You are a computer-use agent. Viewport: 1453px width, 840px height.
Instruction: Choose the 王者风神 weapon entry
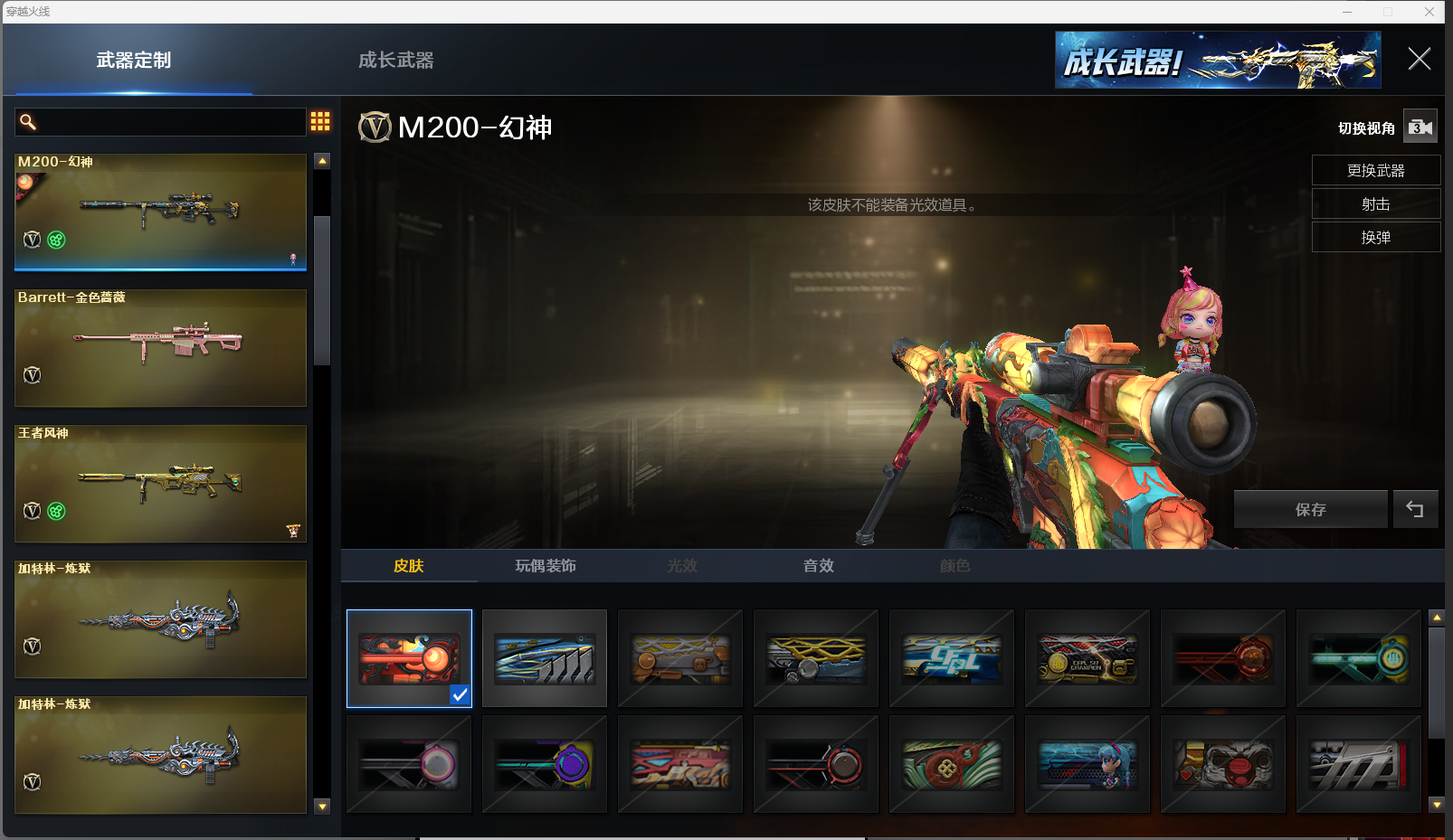[160, 484]
